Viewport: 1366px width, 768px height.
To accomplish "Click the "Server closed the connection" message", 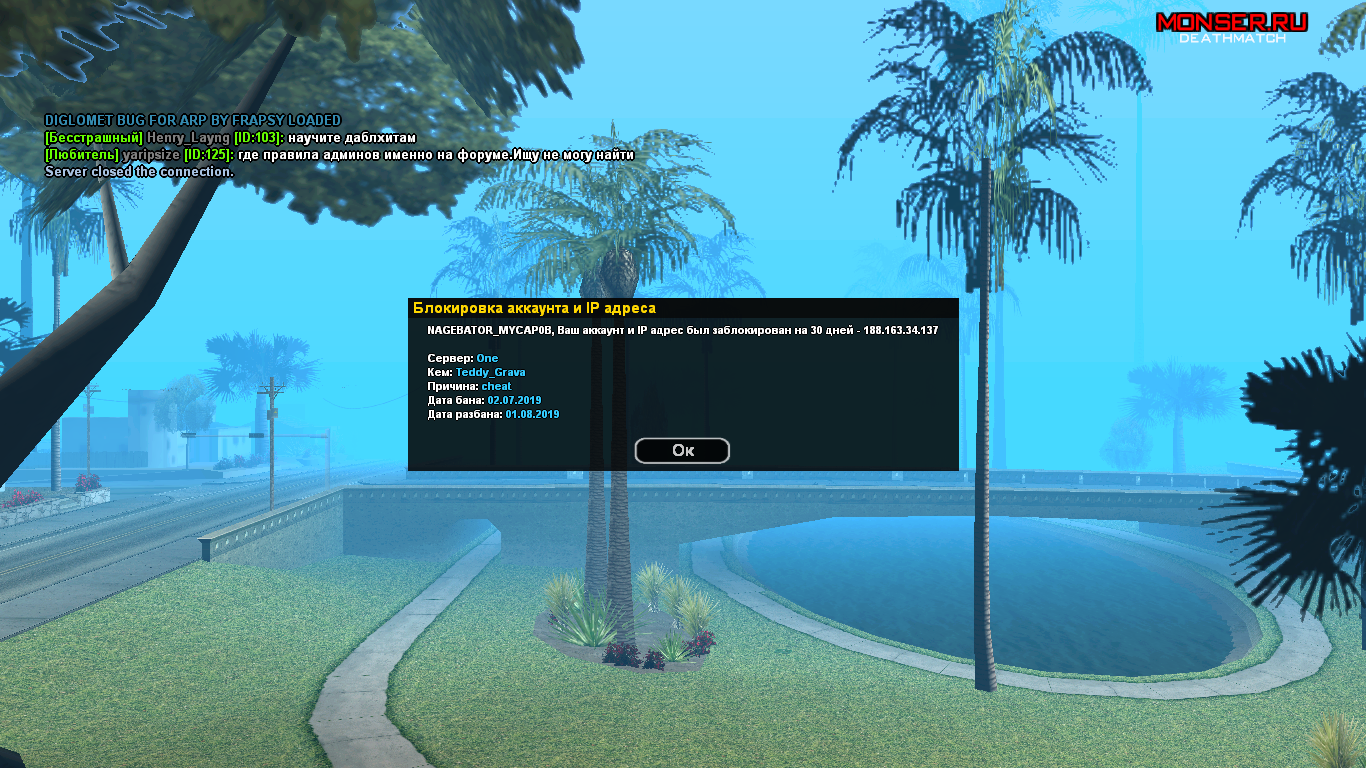I will (x=138, y=172).
